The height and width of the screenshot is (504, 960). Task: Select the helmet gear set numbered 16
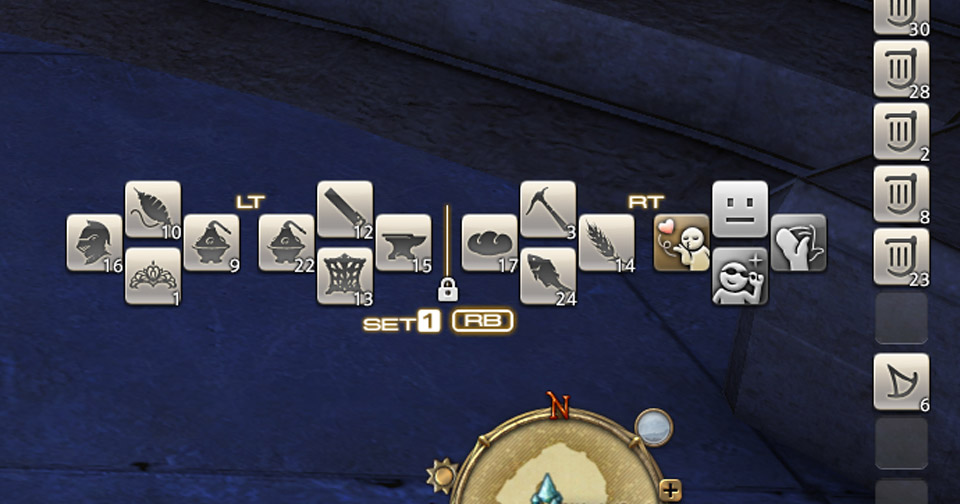[95, 243]
